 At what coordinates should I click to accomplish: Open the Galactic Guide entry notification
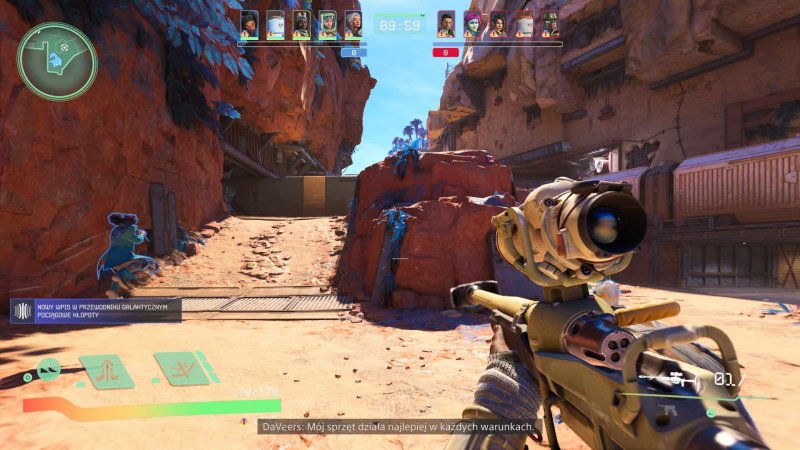pos(96,310)
